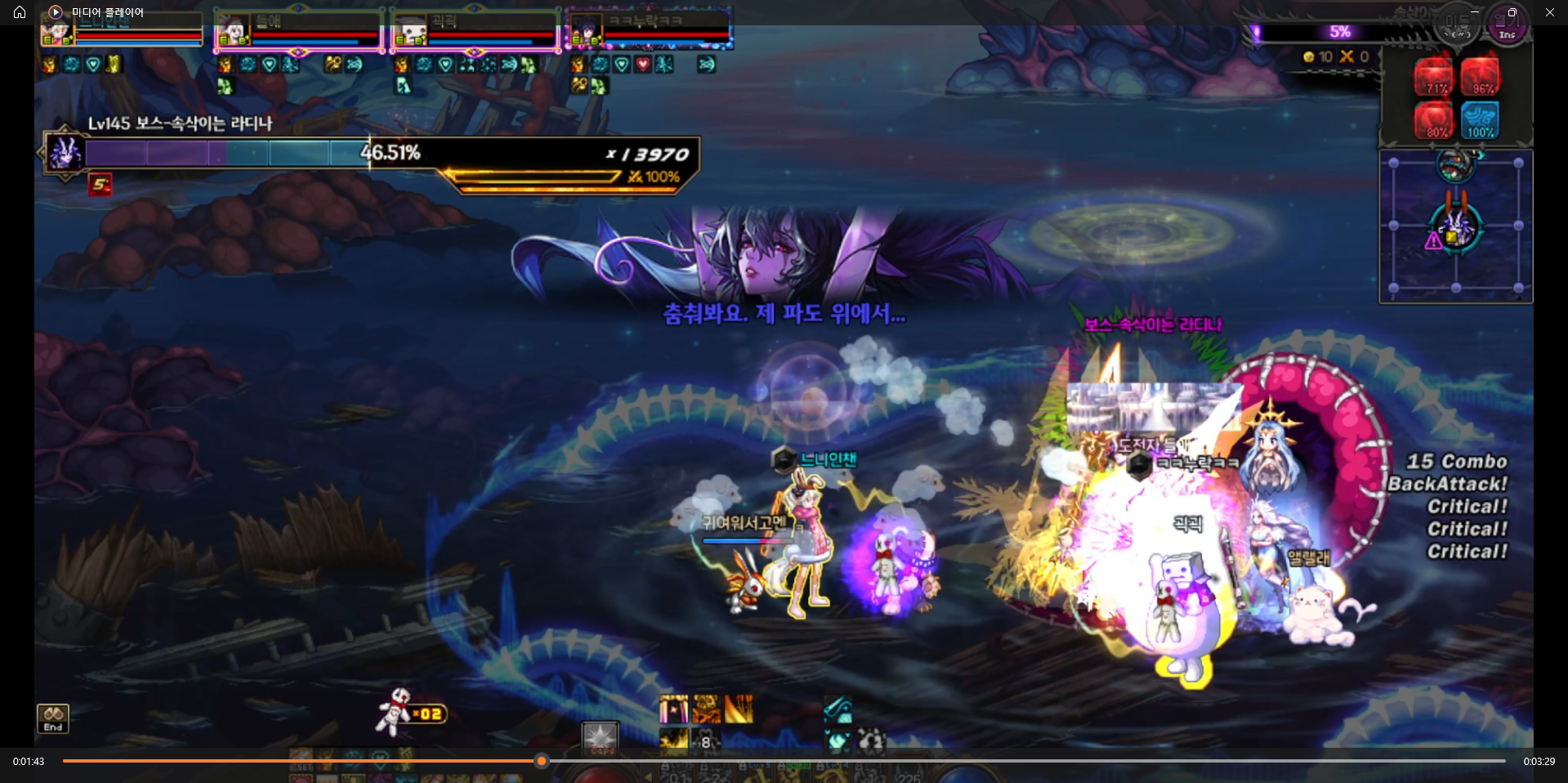Viewport: 1568px width, 783px height.
Task: Click the purple warning triangle on the minimap
Action: [x=1433, y=241]
